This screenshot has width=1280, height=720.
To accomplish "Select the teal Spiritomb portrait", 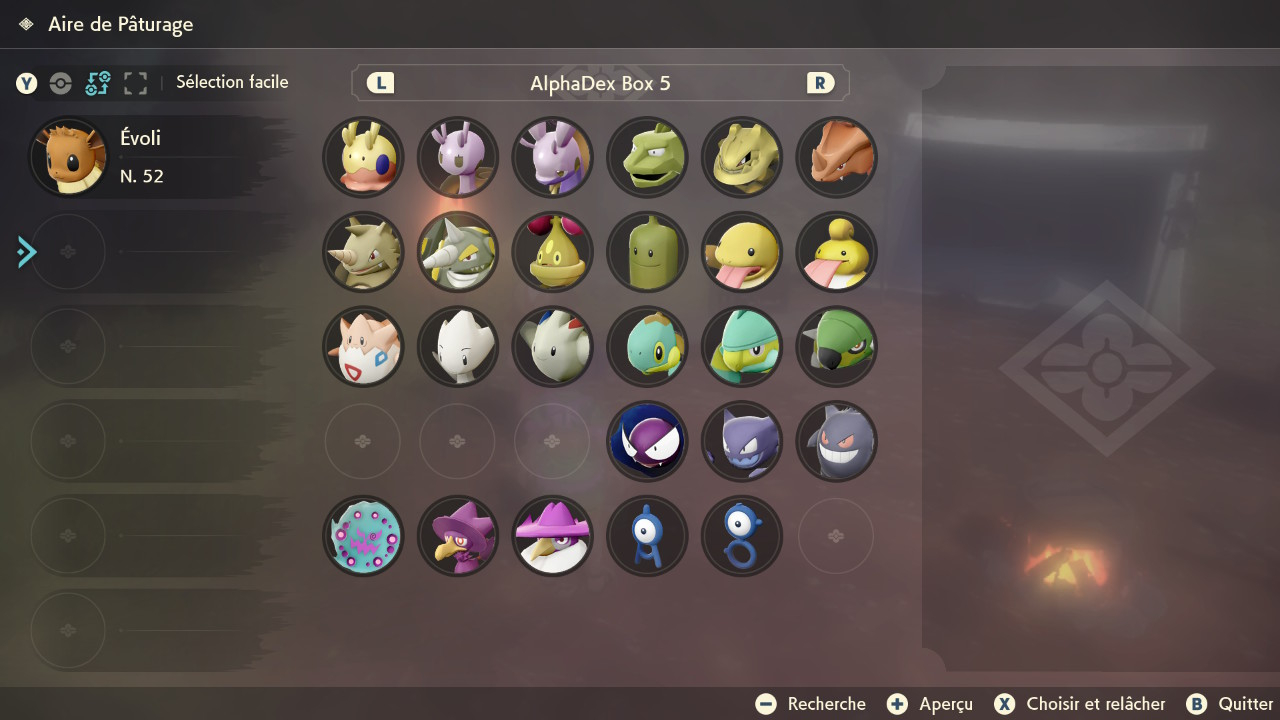I will pyautogui.click(x=364, y=535).
